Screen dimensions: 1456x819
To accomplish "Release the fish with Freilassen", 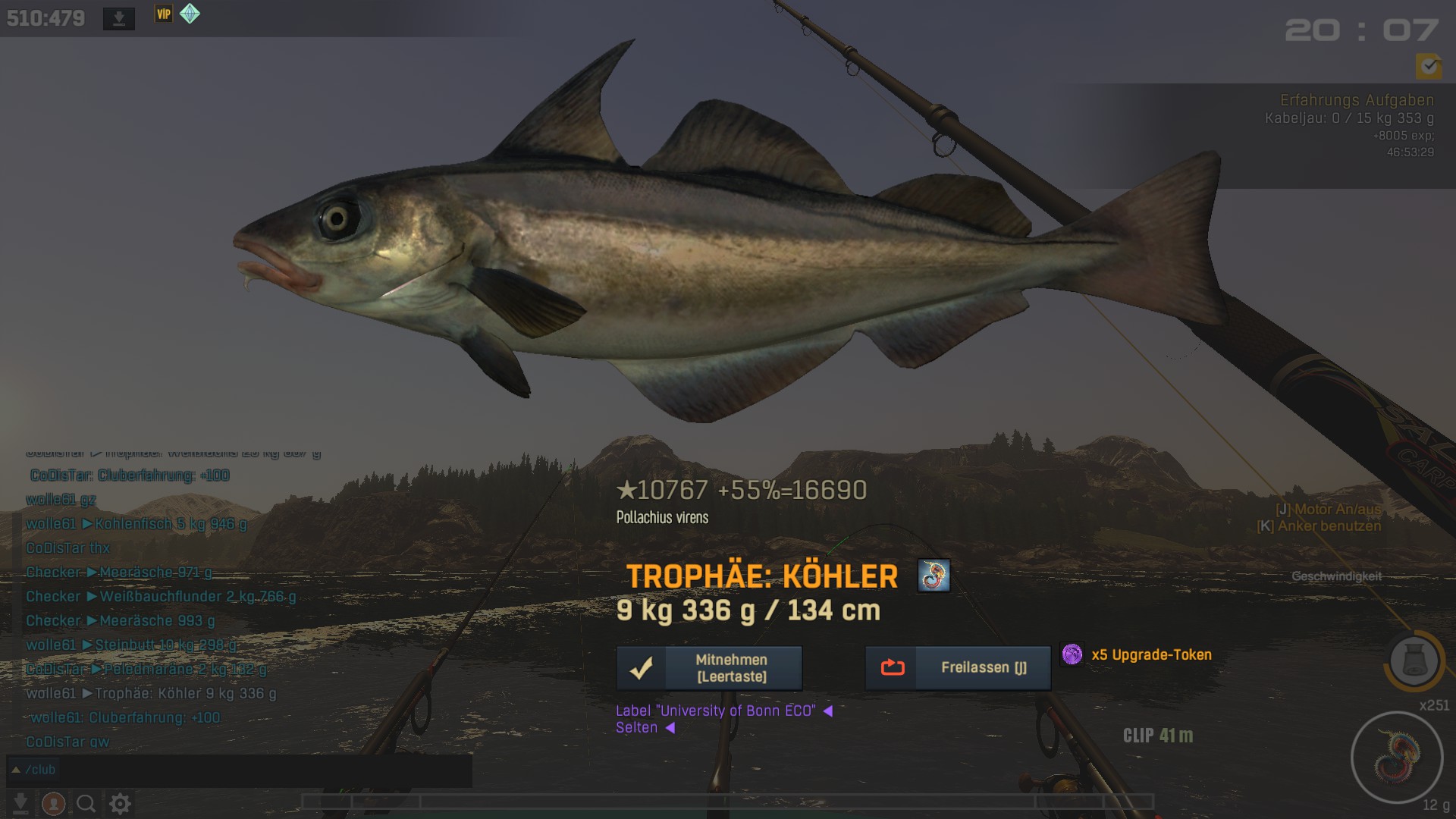I will tap(958, 668).
